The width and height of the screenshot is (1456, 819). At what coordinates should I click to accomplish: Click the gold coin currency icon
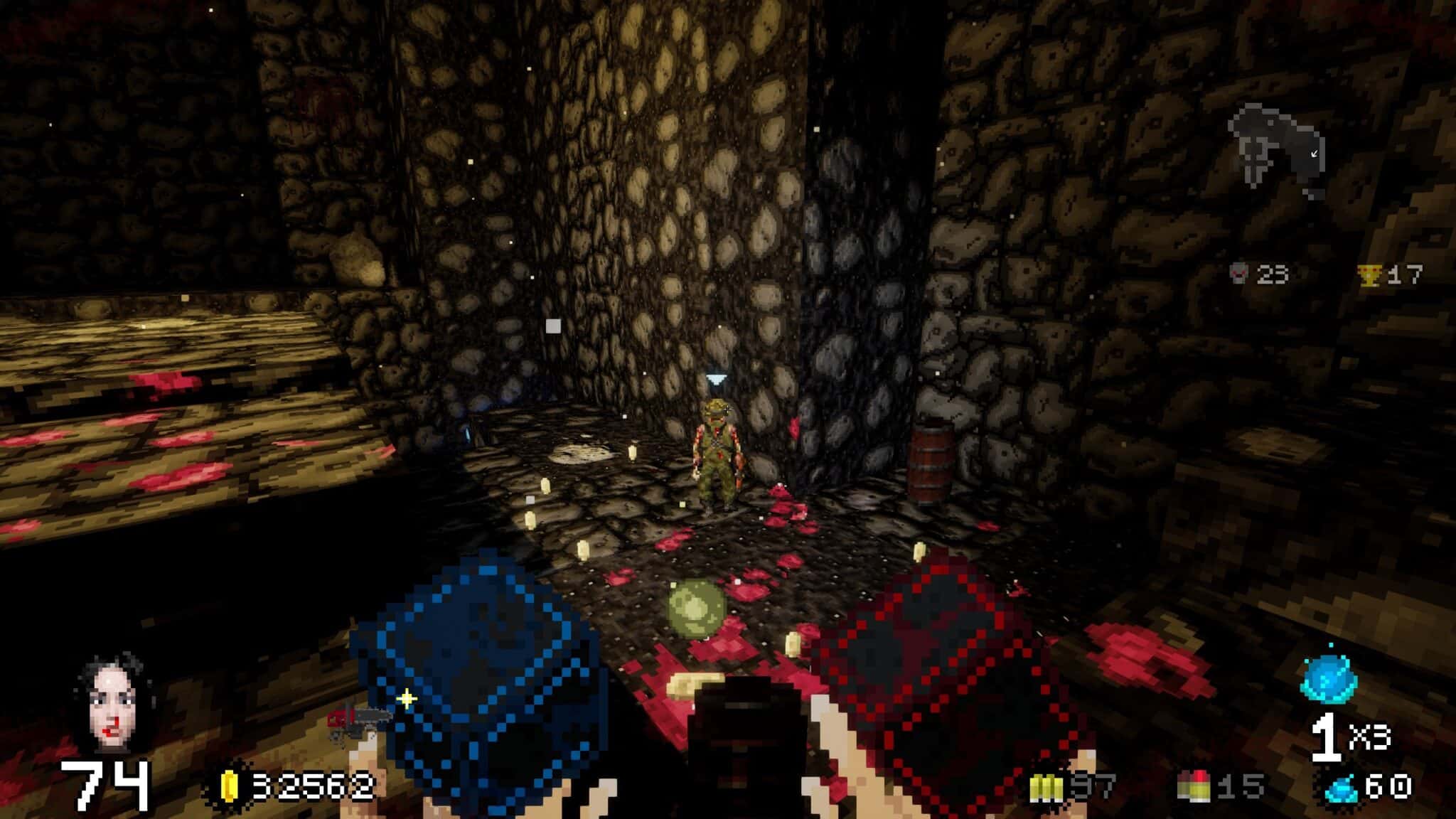230,786
